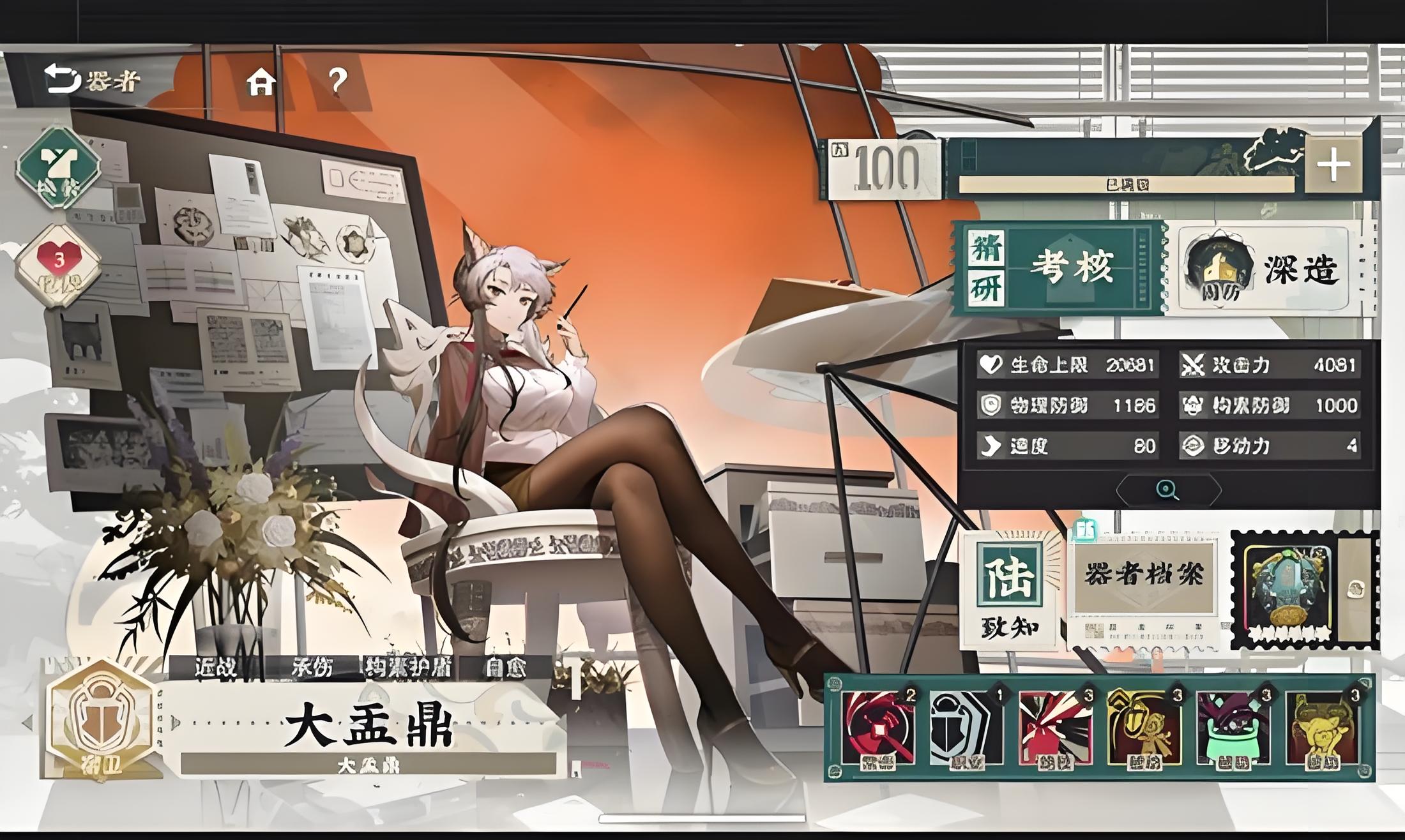Image resolution: width=1405 pixels, height=840 pixels.
Task: Return to the home screen via house icon
Action: coord(261,82)
